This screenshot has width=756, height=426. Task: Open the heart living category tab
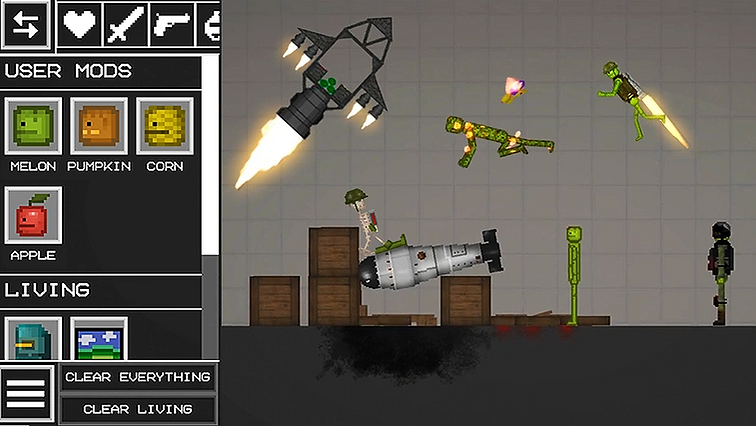click(x=79, y=25)
